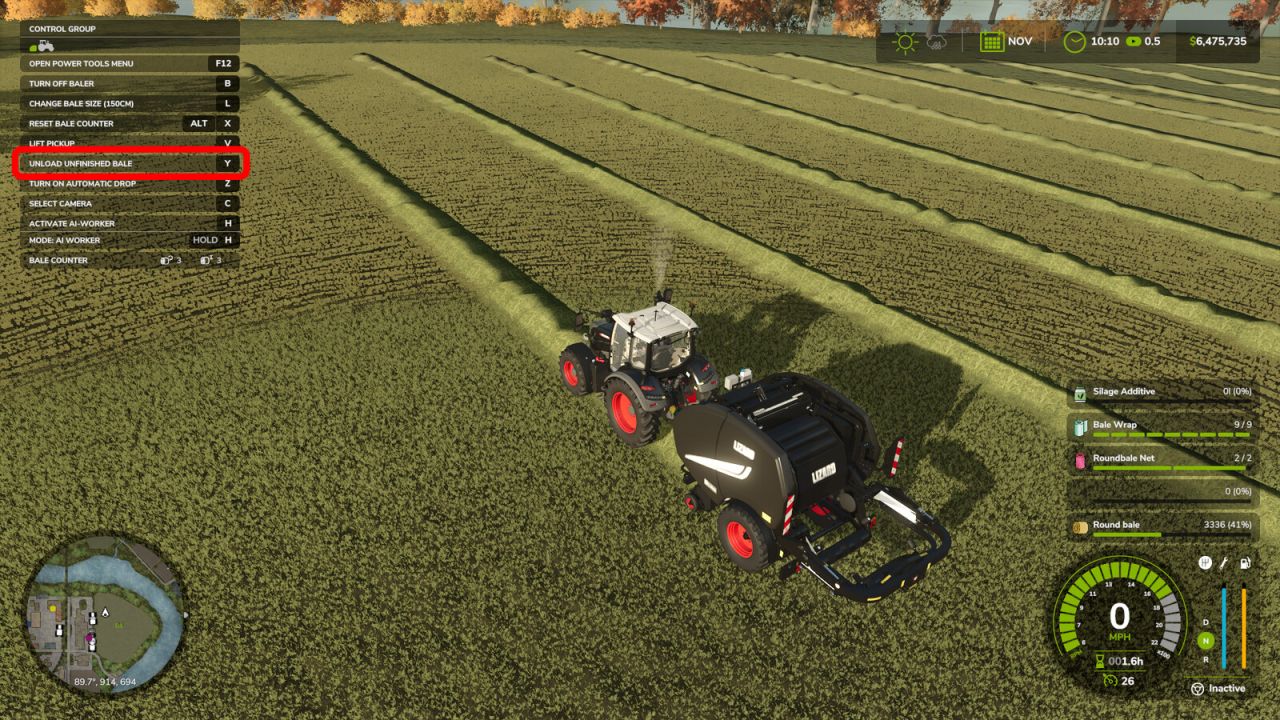This screenshot has height=720, width=1280.
Task: Click Select Camera in the control list
Action: pos(128,203)
